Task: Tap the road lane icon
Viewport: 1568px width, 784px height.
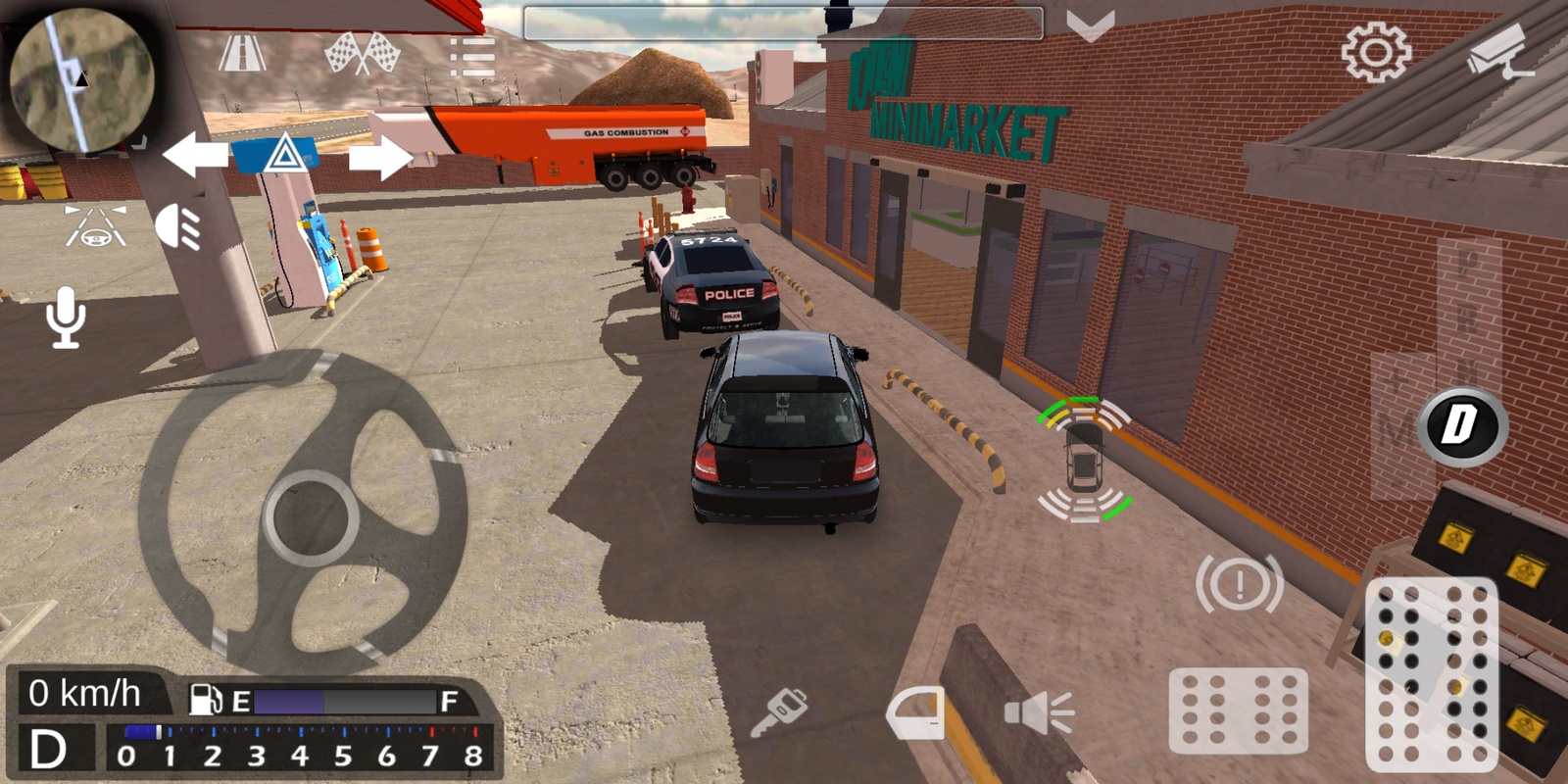Action: pyautogui.click(x=241, y=54)
